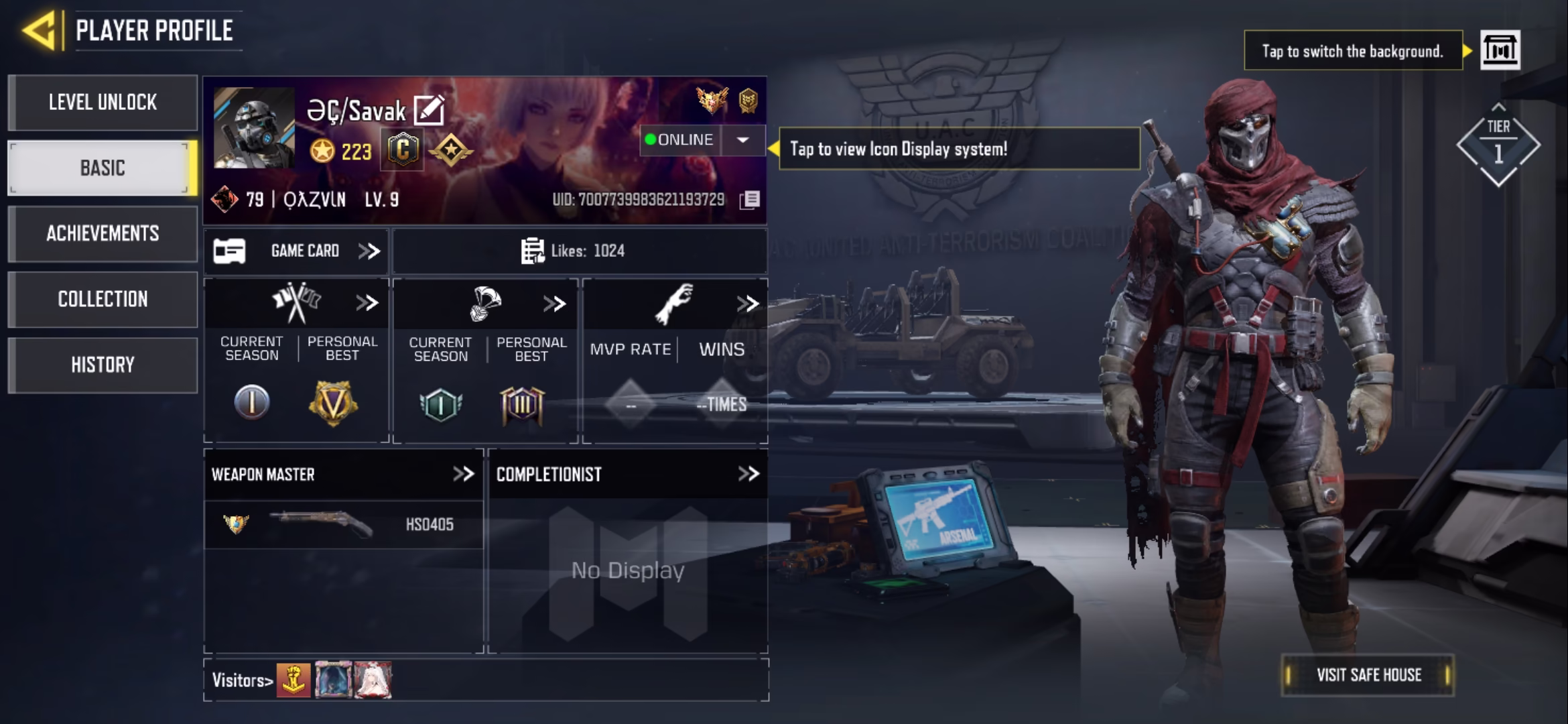The width and height of the screenshot is (1568, 724).
Task: Expand the battle royale parachute stats panel
Action: (x=554, y=304)
